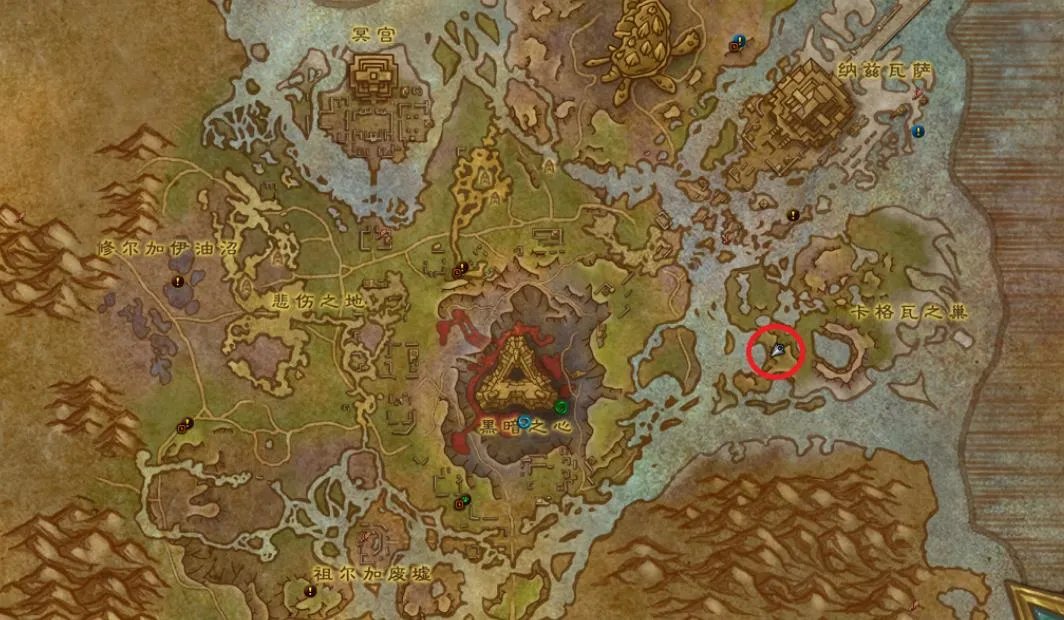Select the quest marker under 修尔加伊油沼
Screen dimensions: 1064x620
(x=180, y=283)
